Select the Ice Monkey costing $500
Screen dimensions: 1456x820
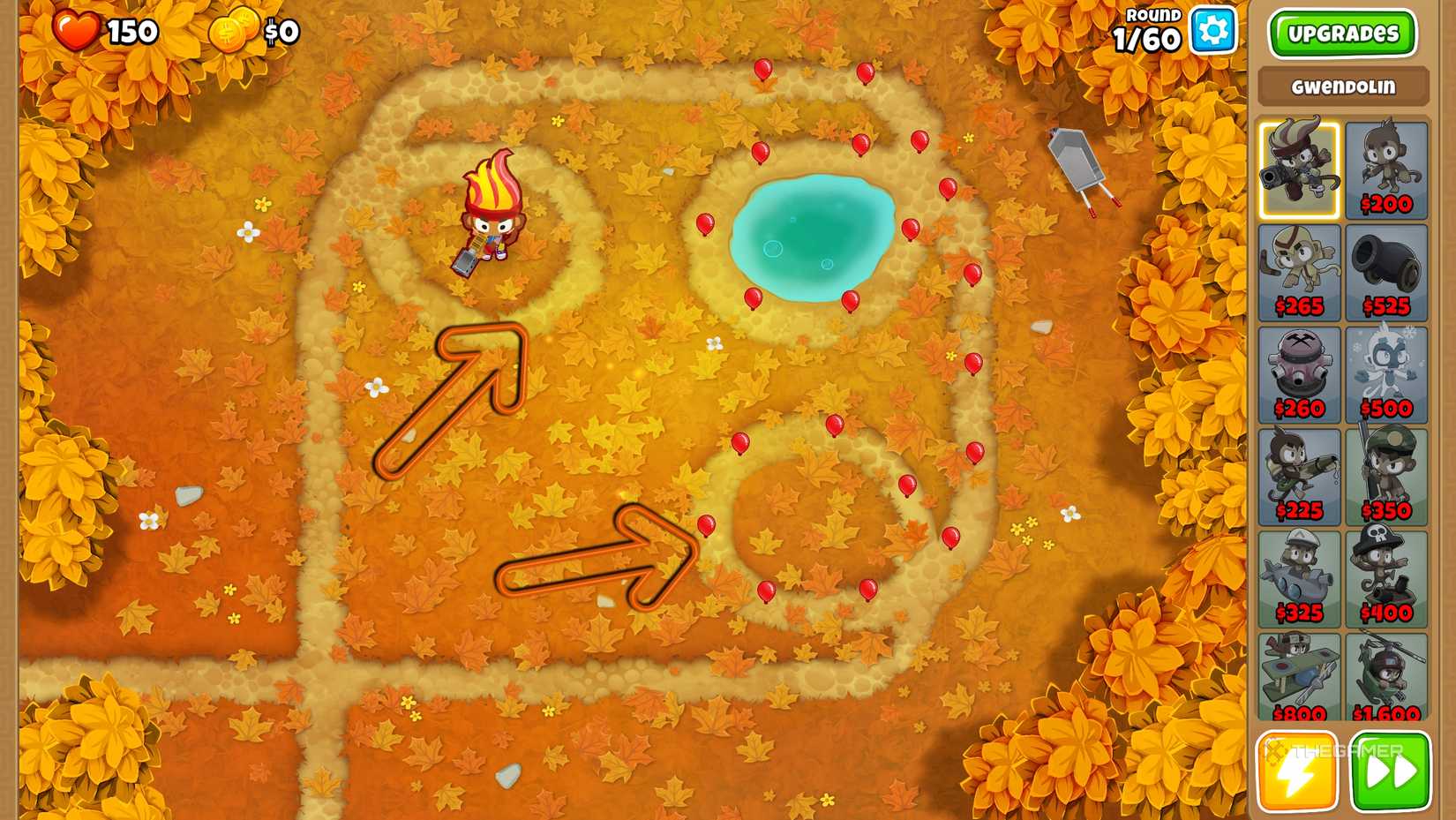1385,371
